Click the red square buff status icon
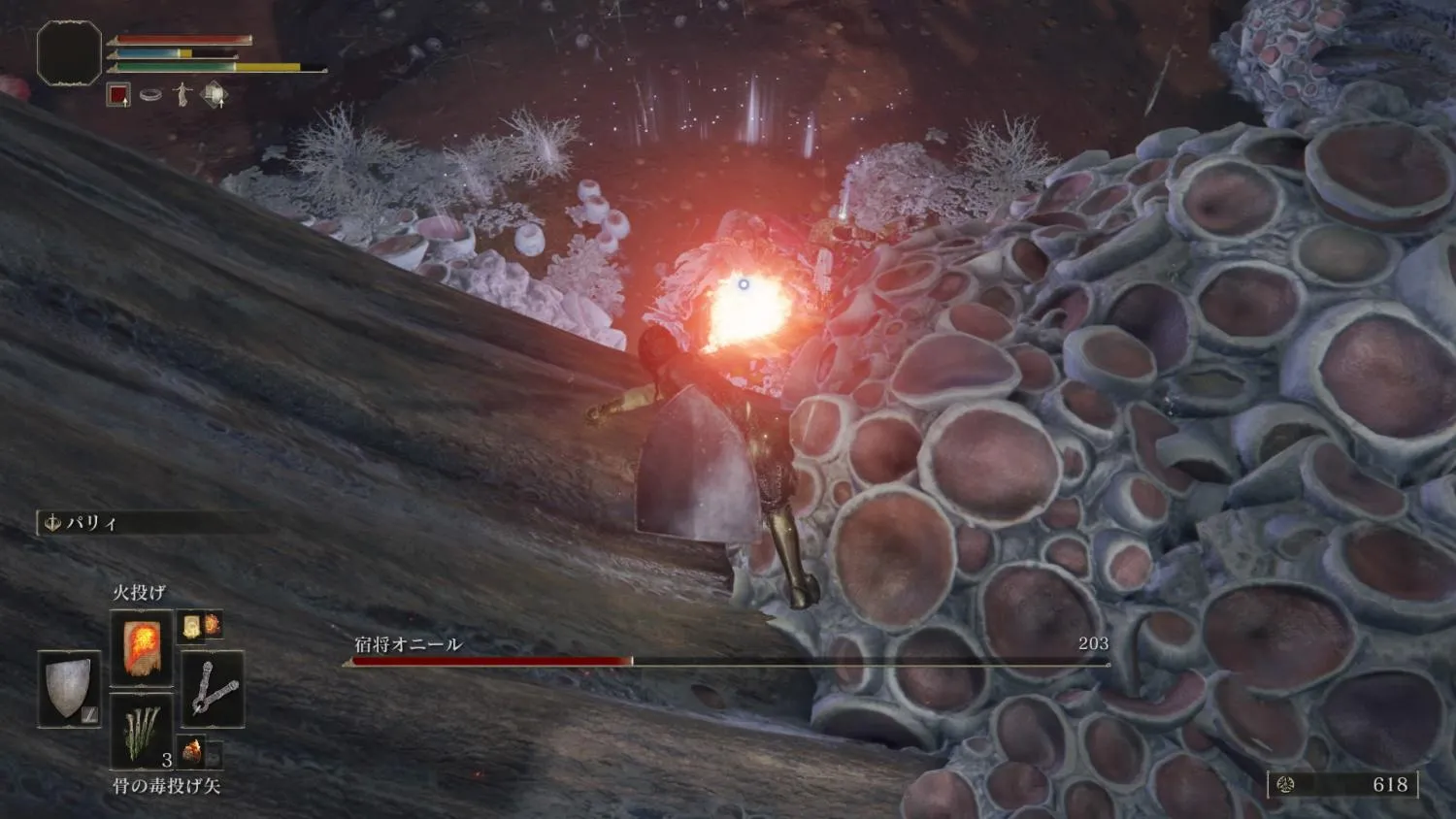The height and width of the screenshot is (819, 1456). (118, 95)
